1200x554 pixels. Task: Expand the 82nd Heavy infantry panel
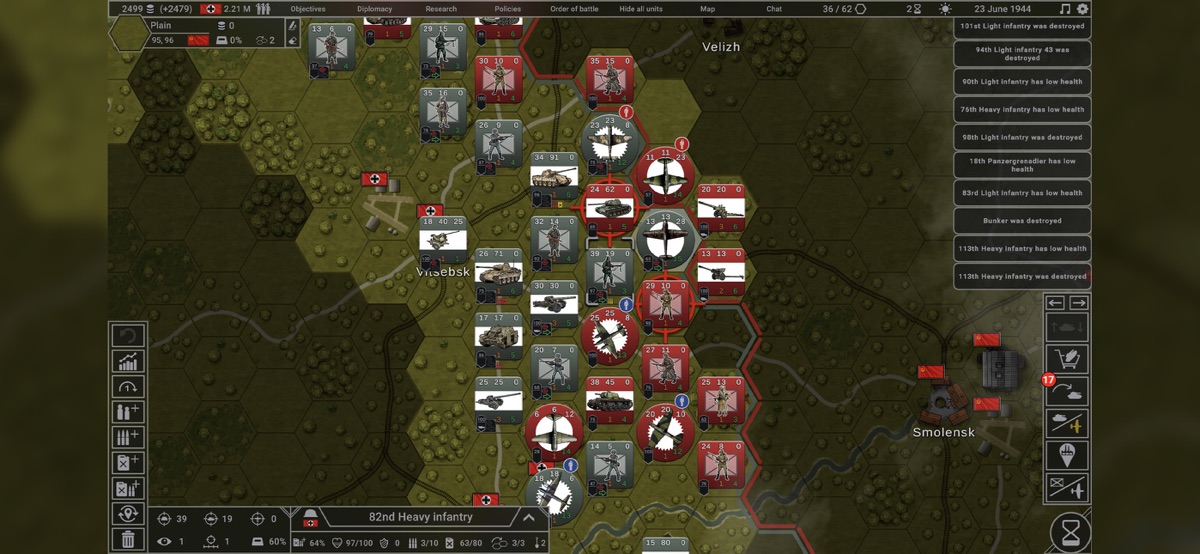pyautogui.click(x=528, y=517)
